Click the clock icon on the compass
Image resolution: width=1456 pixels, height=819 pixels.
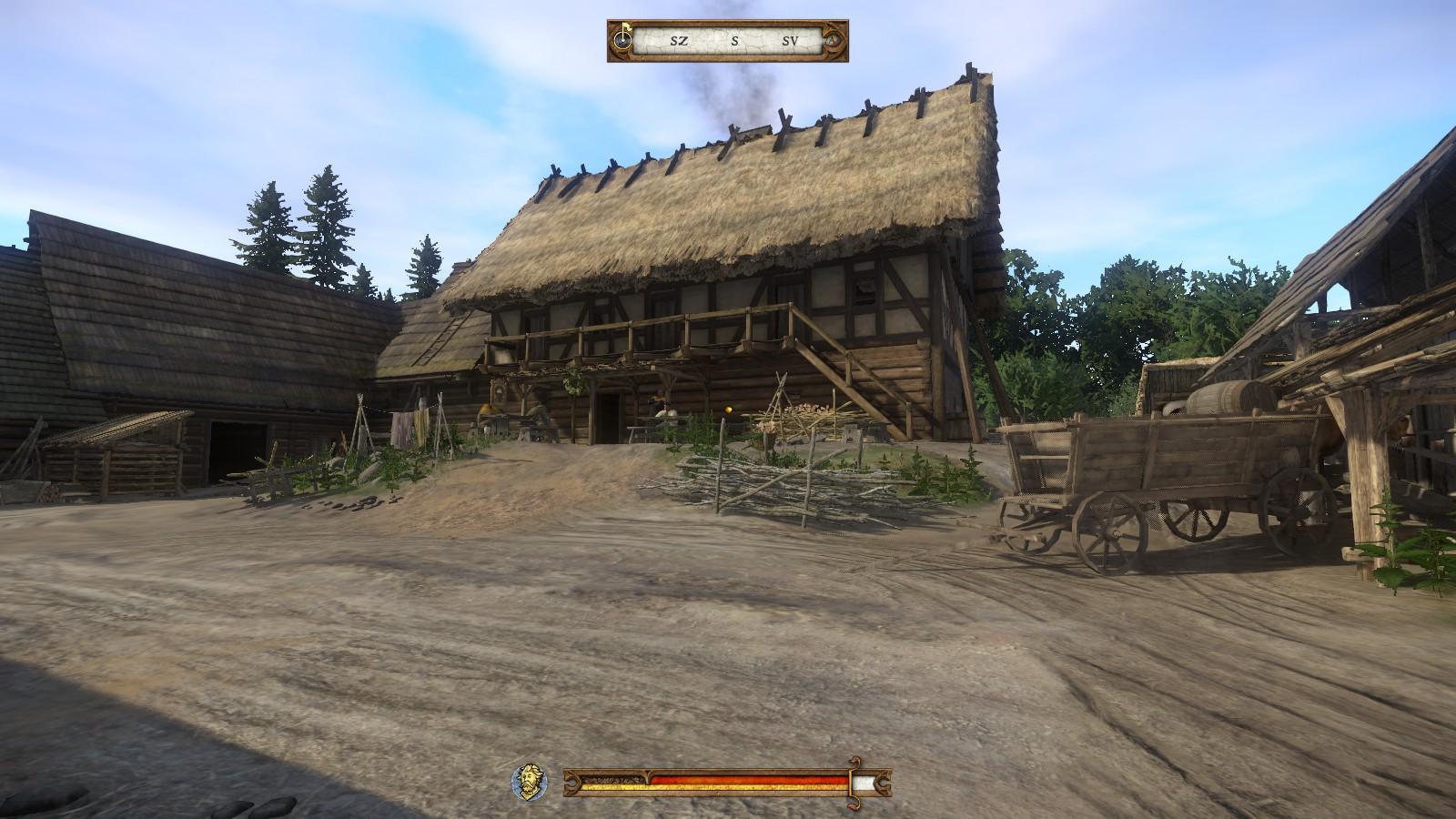622,41
